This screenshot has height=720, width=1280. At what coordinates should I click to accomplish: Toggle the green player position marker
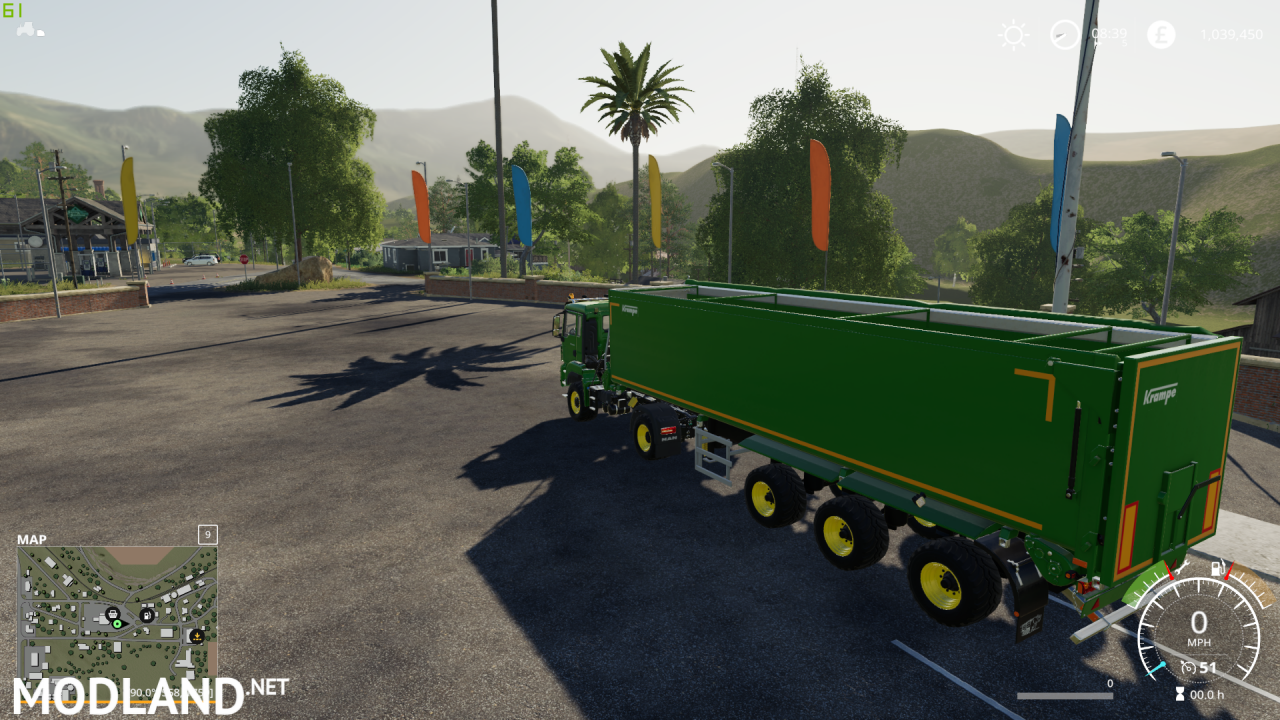point(117,624)
